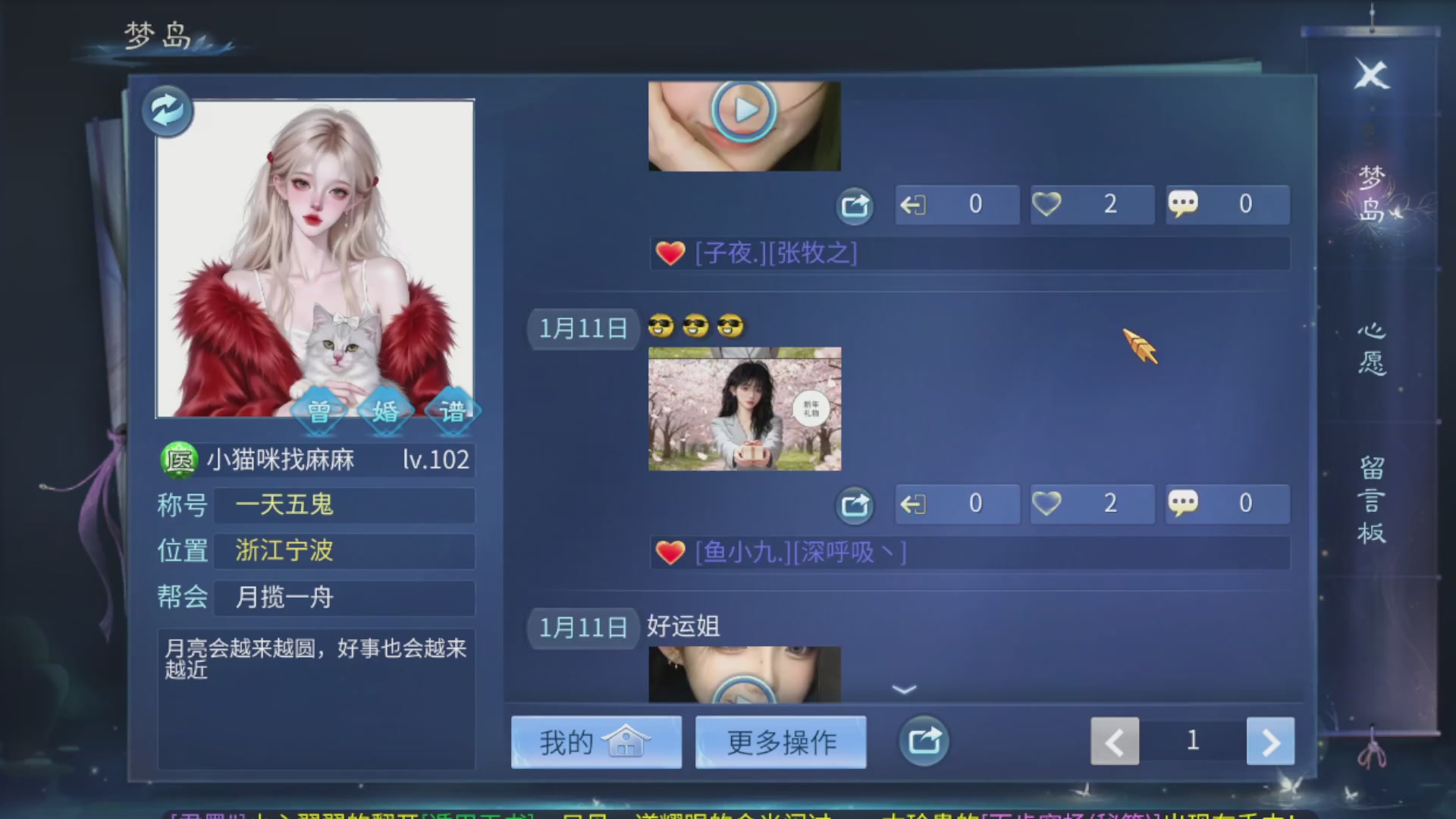The height and width of the screenshot is (819, 1456).
Task: Open the 曾 diamond badge under avatar
Action: 321,412
